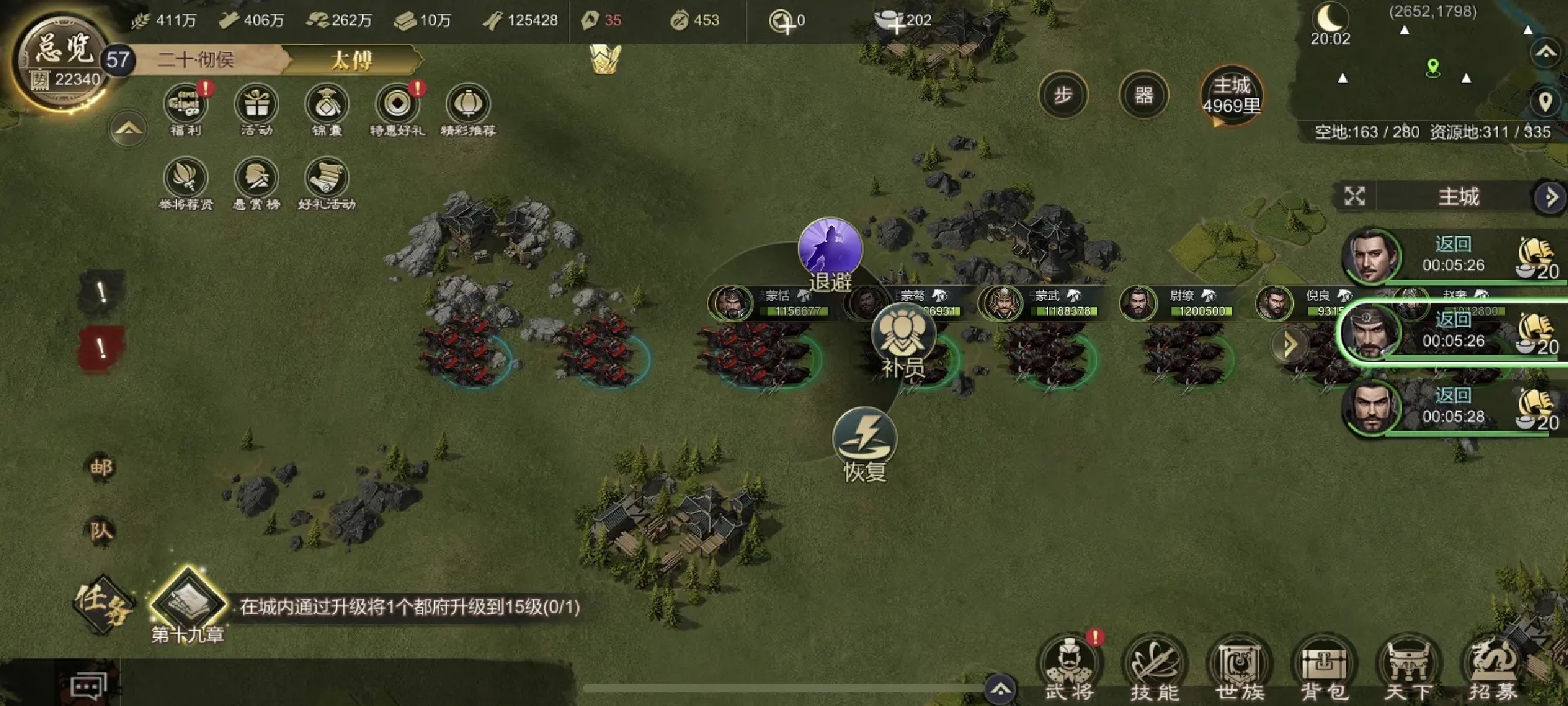Image resolution: width=1568 pixels, height=706 pixels.
Task: Select the 步 infantry filter button
Action: 1063,95
